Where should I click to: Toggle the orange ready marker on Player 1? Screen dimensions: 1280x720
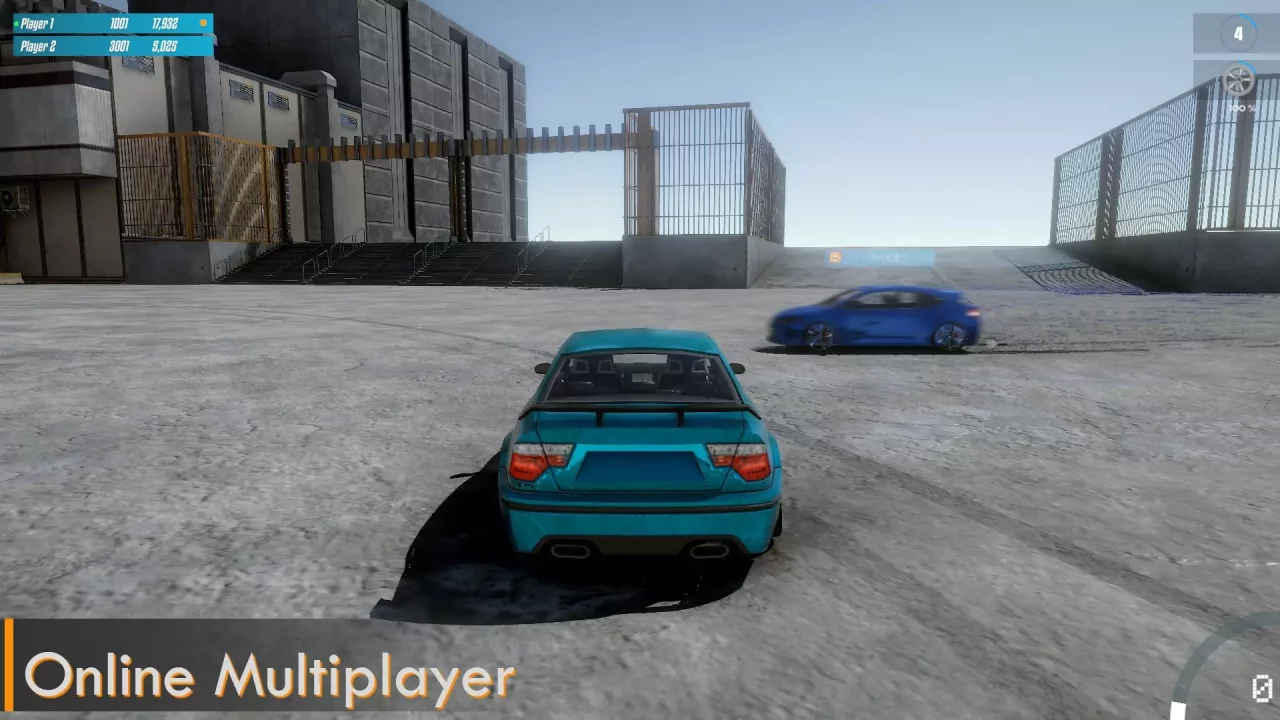pyautogui.click(x=203, y=22)
